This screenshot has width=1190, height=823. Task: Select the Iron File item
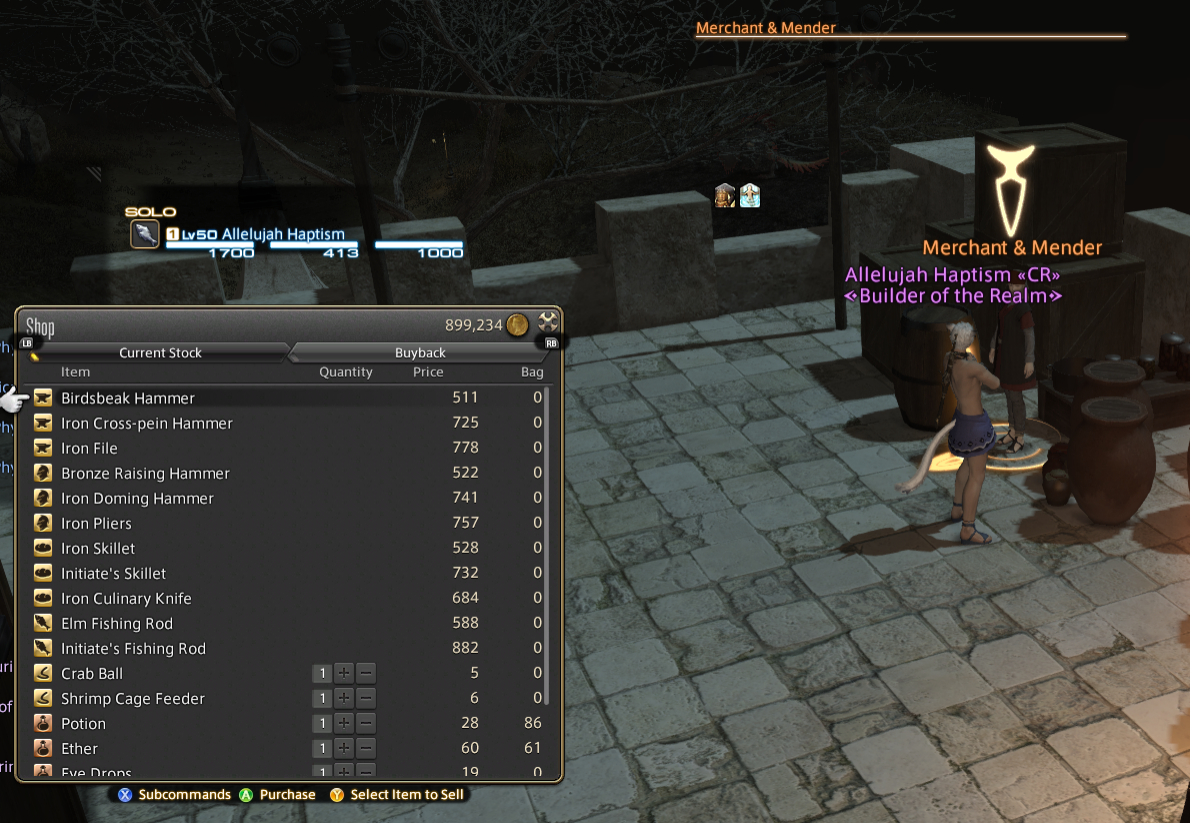89,448
